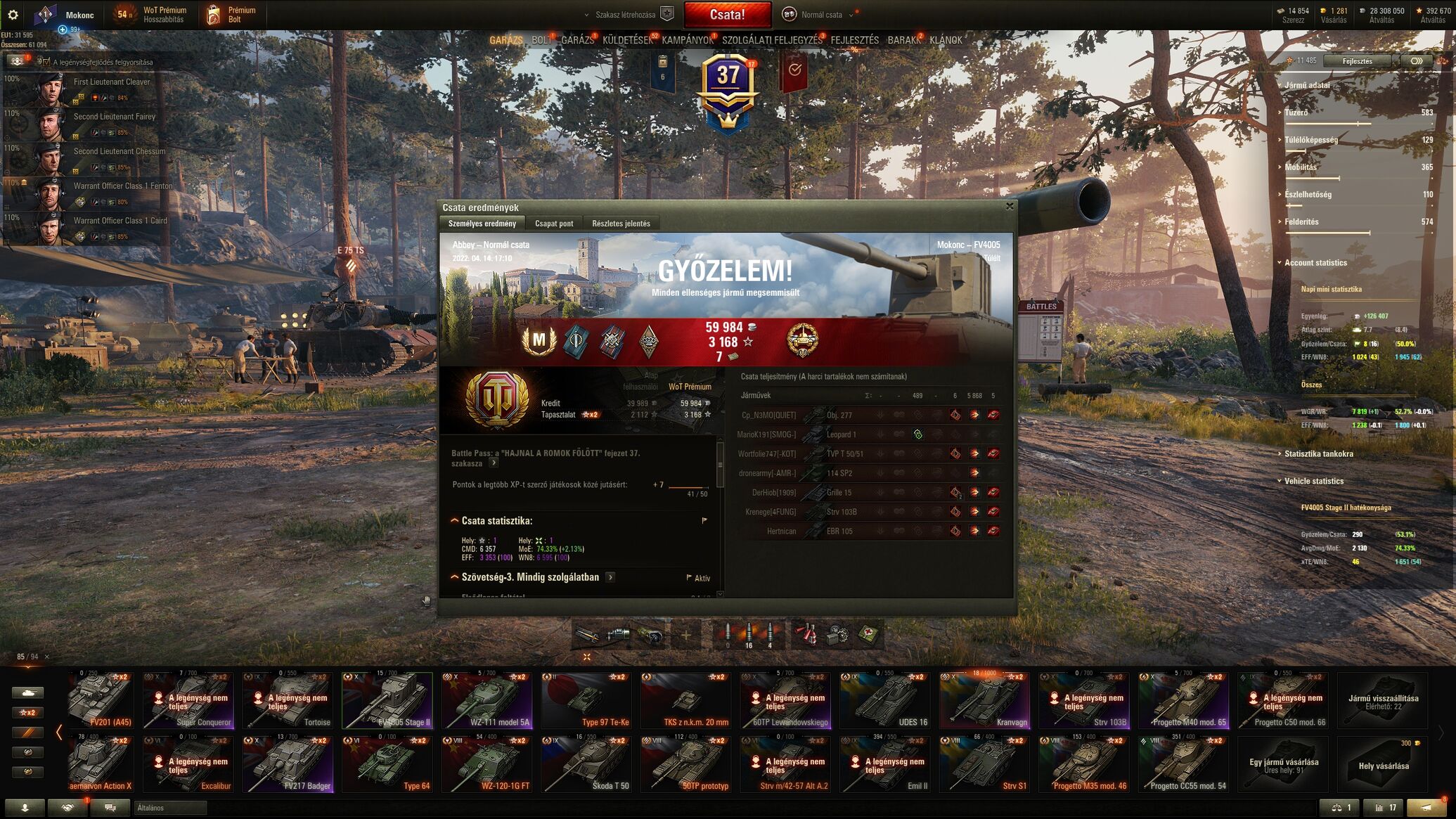Select the Kranvagn tank in carousel

984,700
